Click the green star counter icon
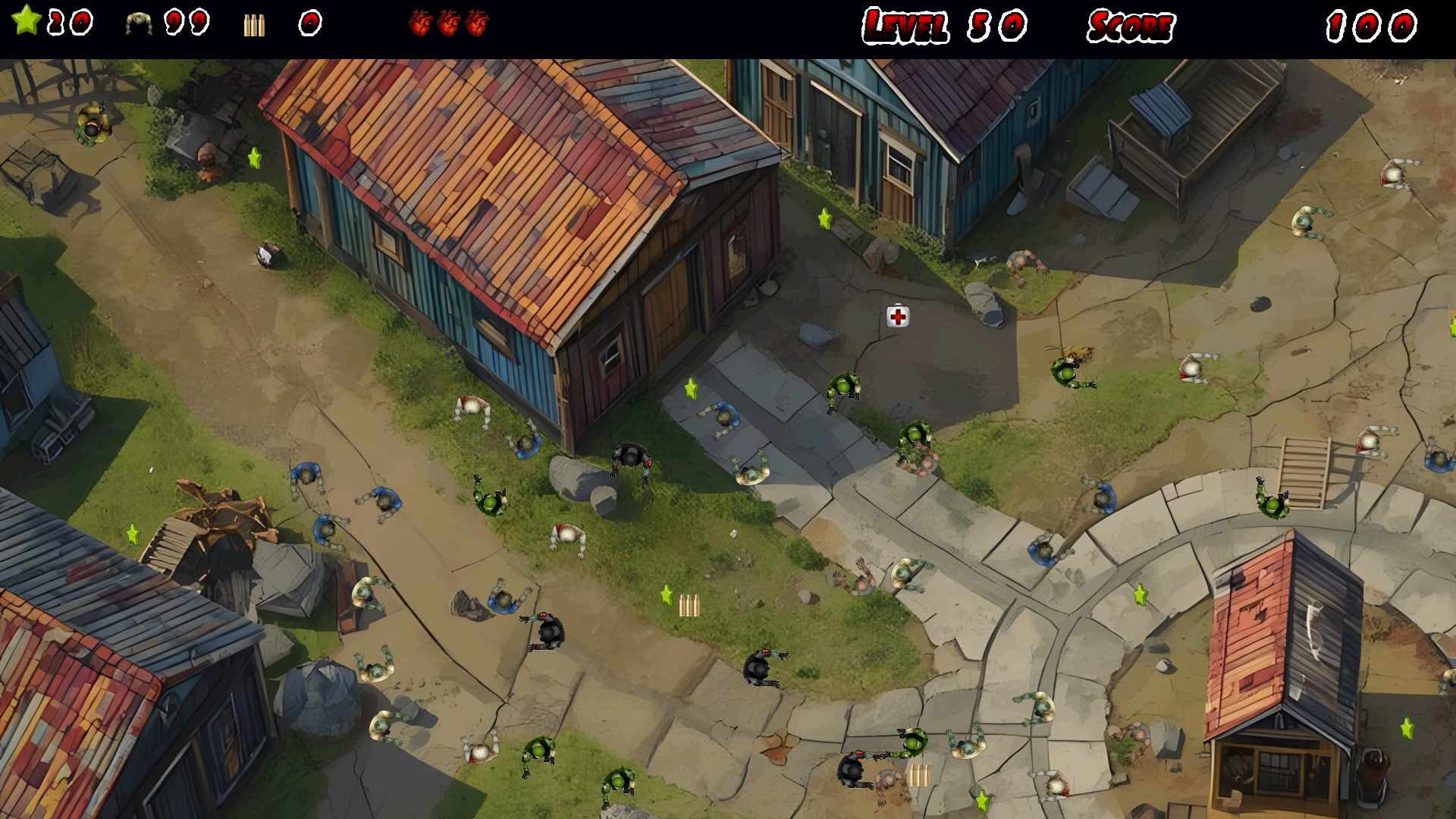1456x819 pixels. coord(27,20)
